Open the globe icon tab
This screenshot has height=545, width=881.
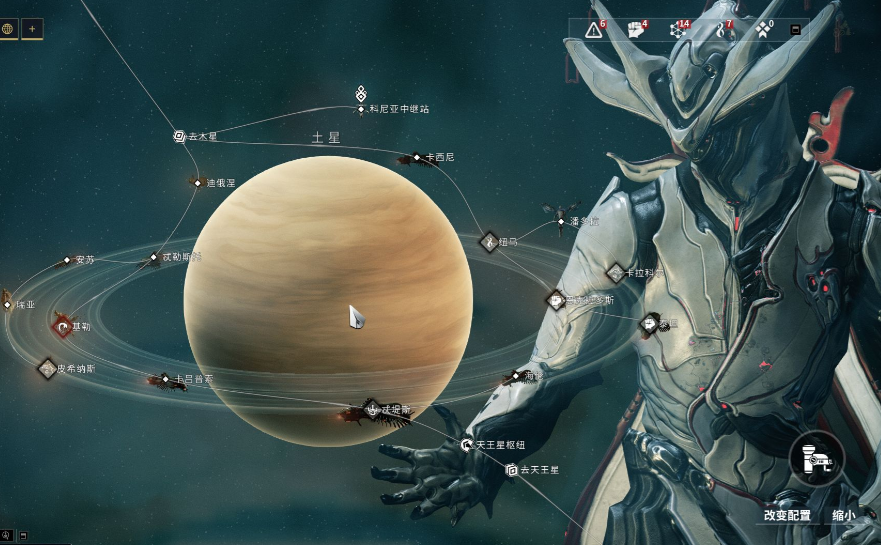click(x=9, y=28)
